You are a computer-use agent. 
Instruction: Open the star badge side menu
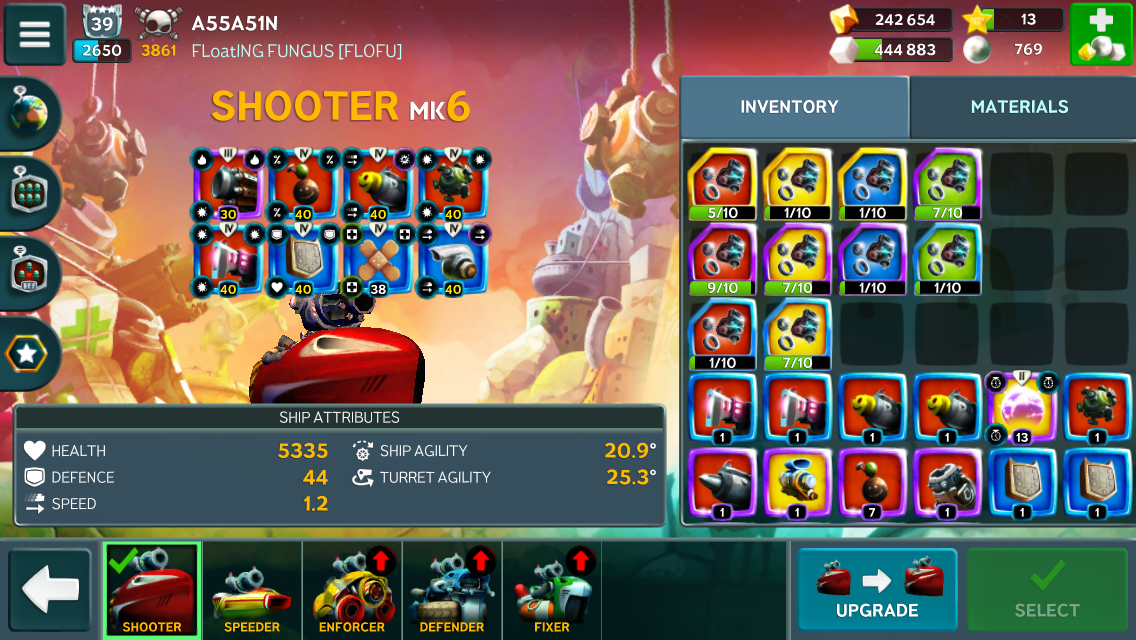click(x=29, y=353)
